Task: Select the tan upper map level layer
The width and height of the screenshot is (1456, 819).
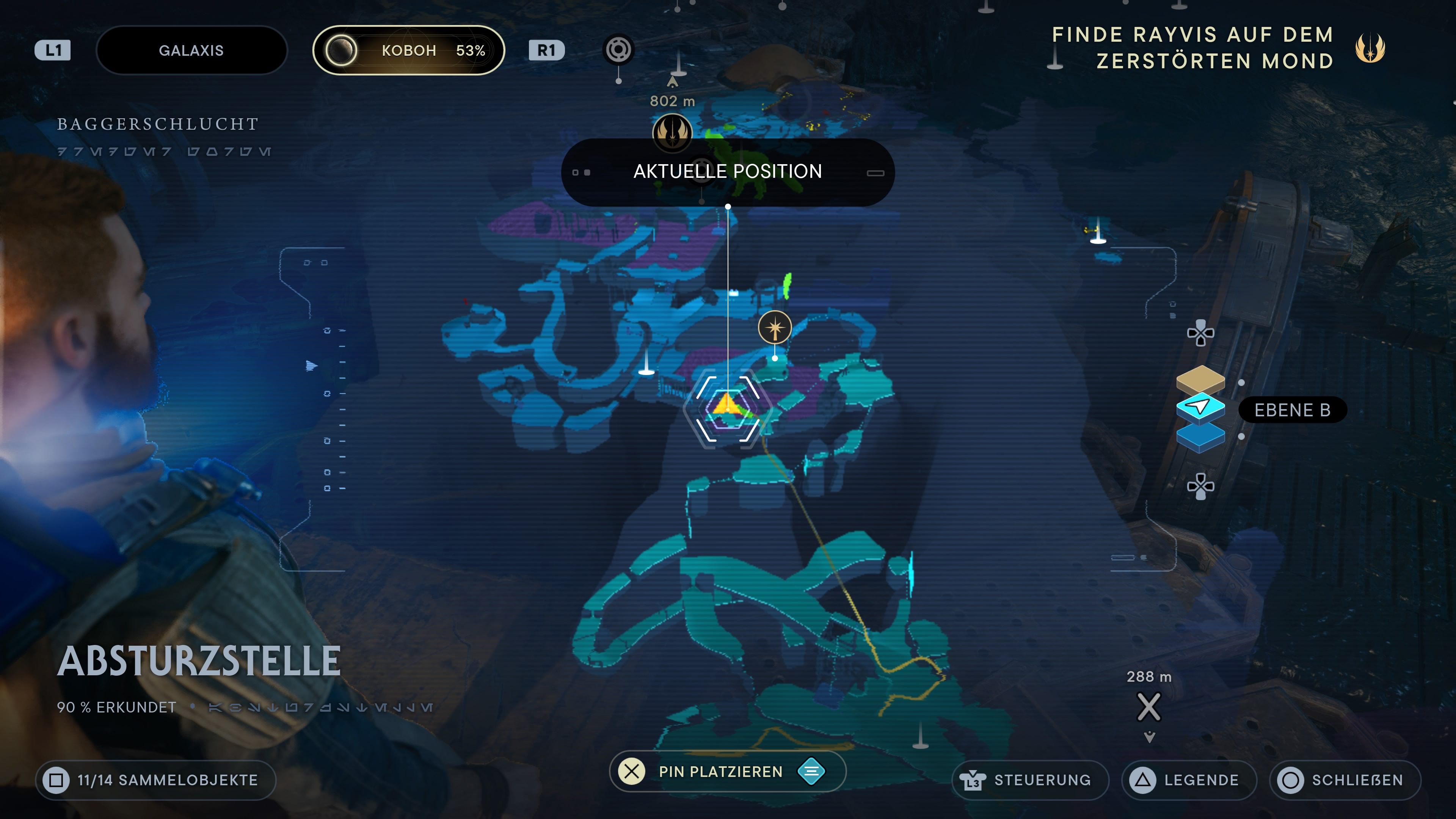Action: point(1200,378)
